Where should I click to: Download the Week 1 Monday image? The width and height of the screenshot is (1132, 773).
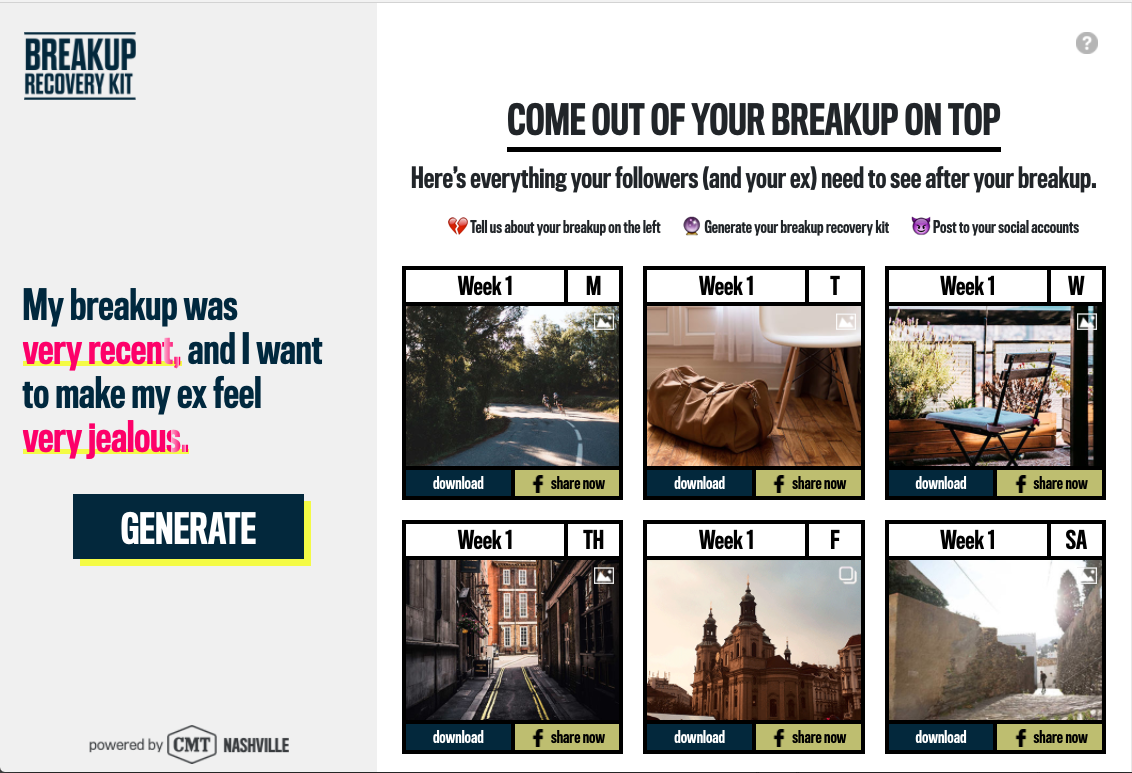(458, 483)
